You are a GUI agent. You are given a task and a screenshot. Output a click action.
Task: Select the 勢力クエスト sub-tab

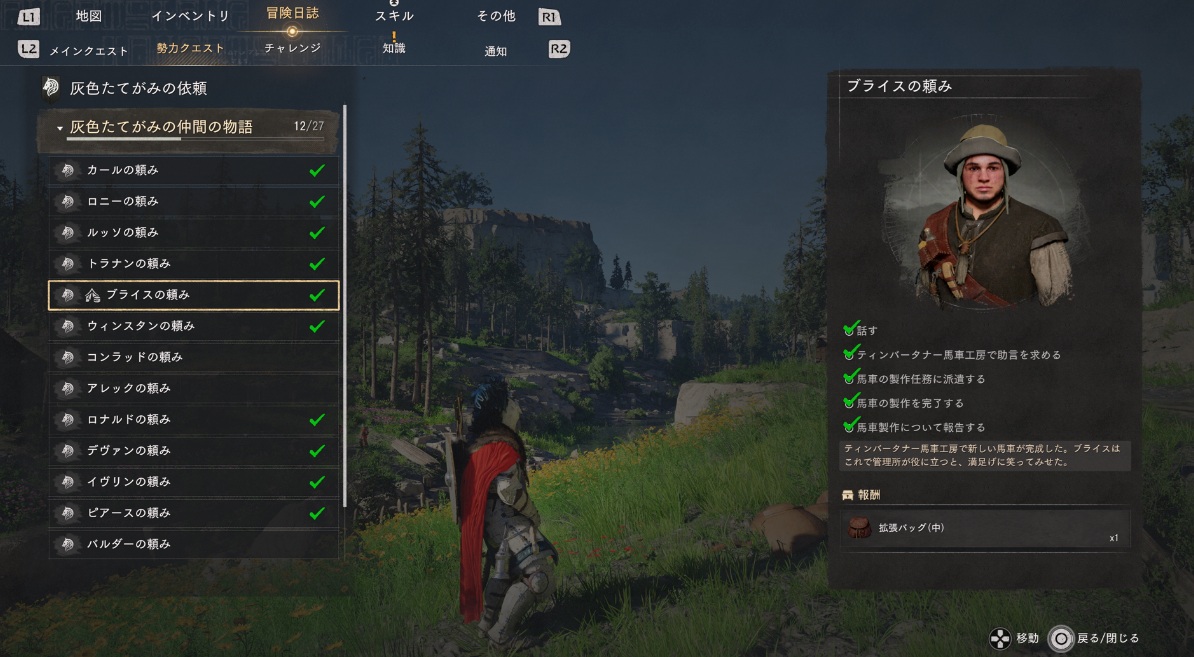pyautogui.click(x=191, y=48)
